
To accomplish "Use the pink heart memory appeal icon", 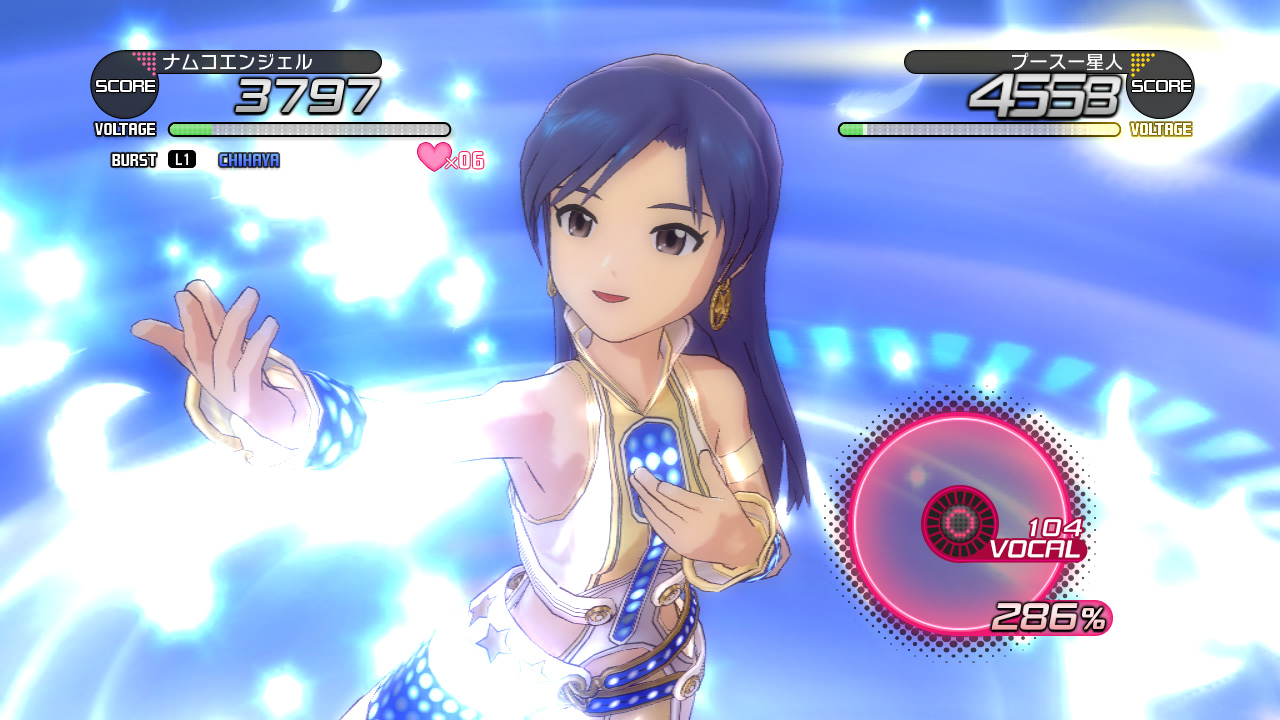I will click(x=434, y=156).
